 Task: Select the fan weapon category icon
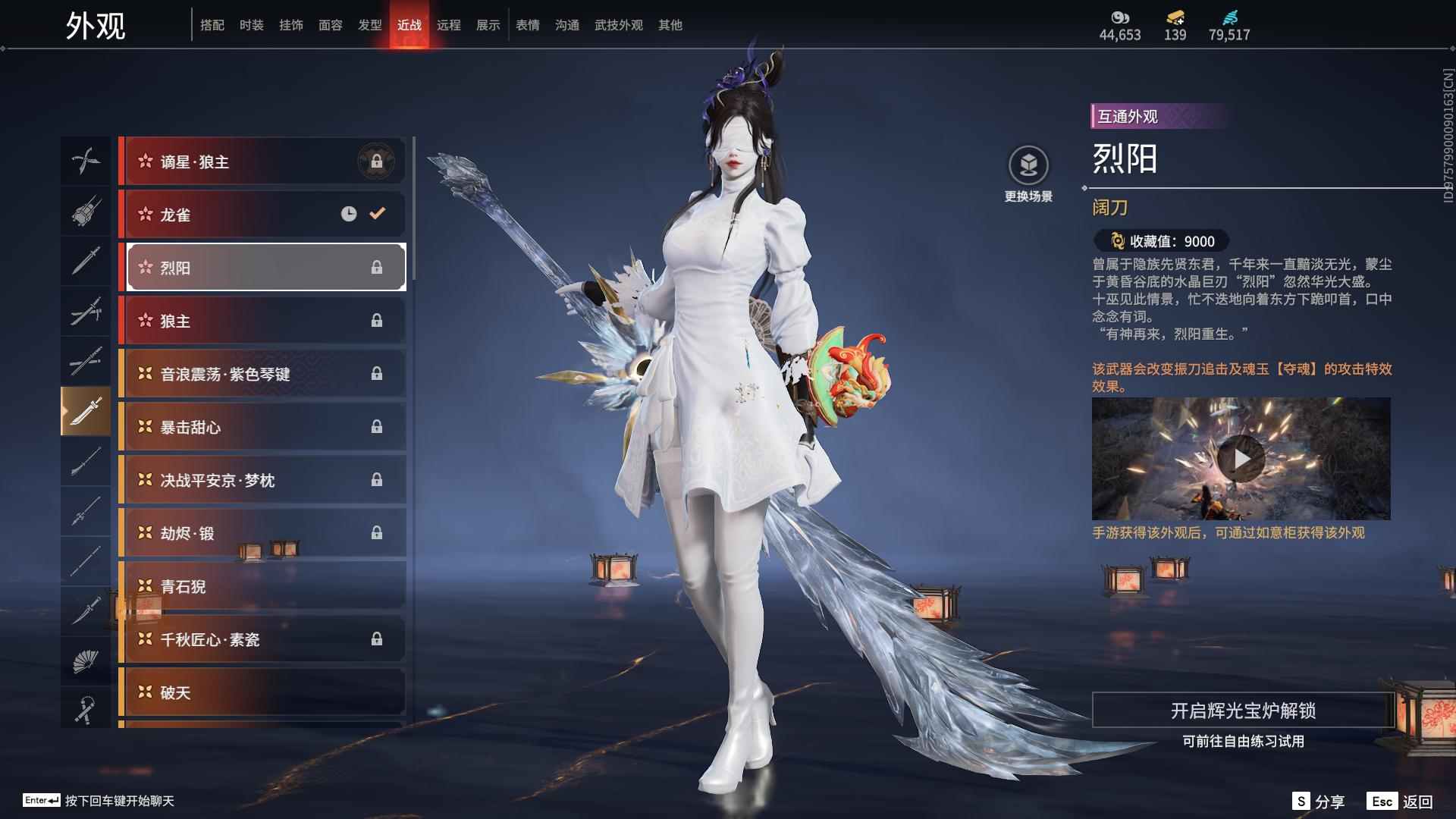(86, 660)
